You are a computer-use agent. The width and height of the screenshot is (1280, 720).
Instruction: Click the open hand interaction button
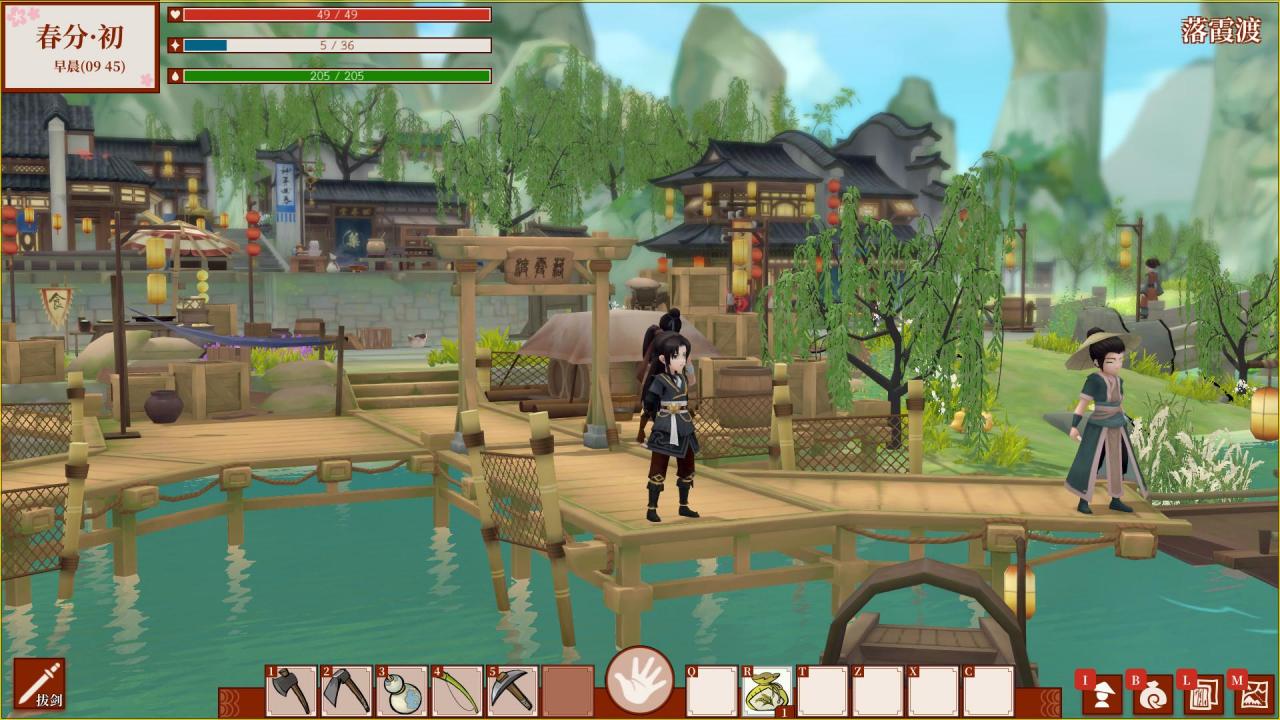click(640, 680)
